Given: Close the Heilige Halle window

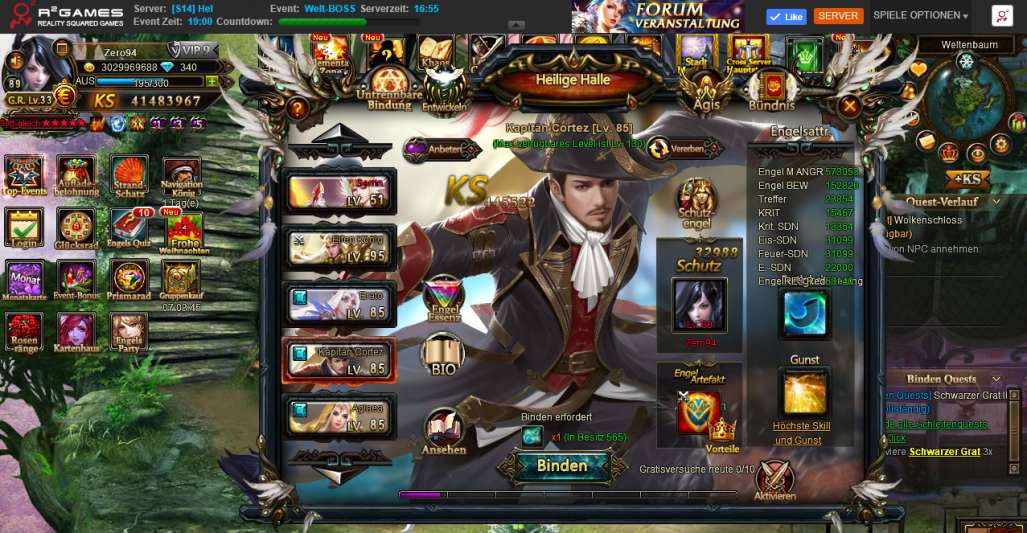Looking at the screenshot, I should (x=849, y=105).
